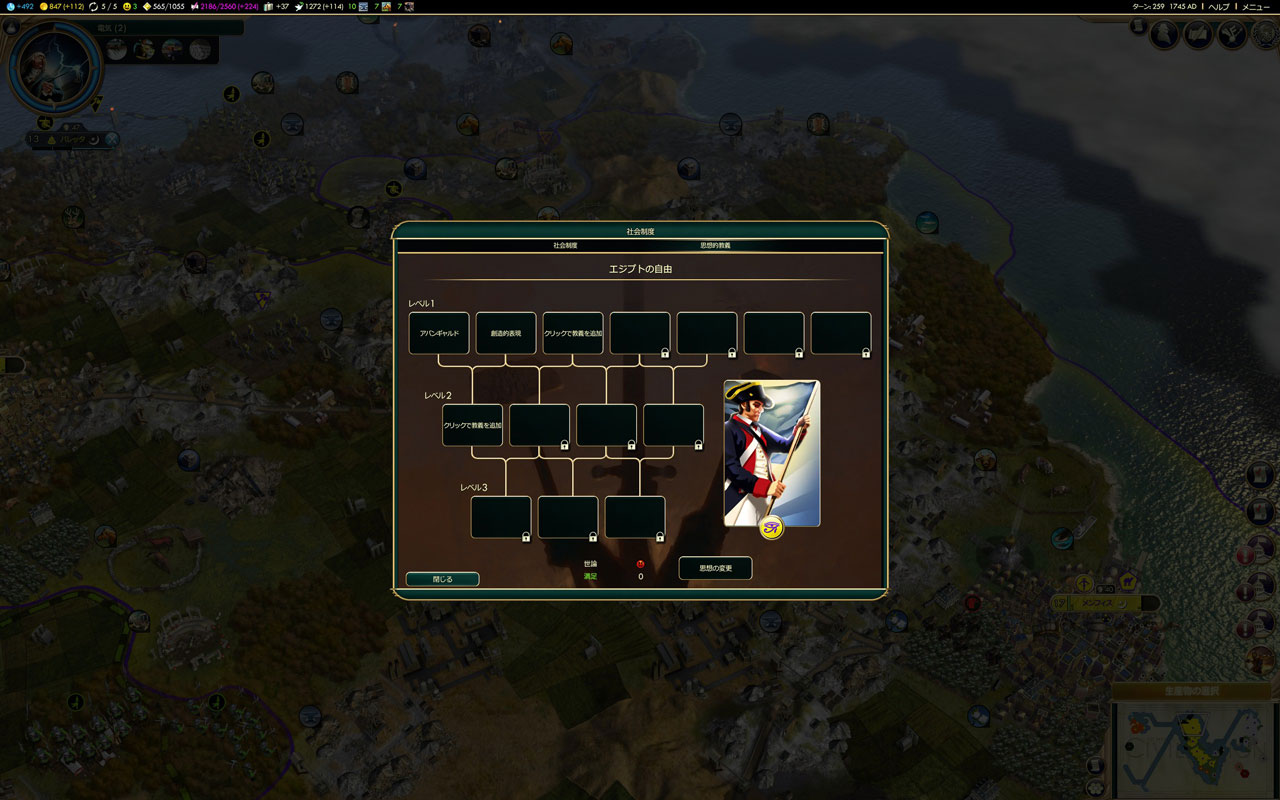This screenshot has width=1280, height=800.
Task: Open the research portrait with lightning scientist
Action: [55, 68]
